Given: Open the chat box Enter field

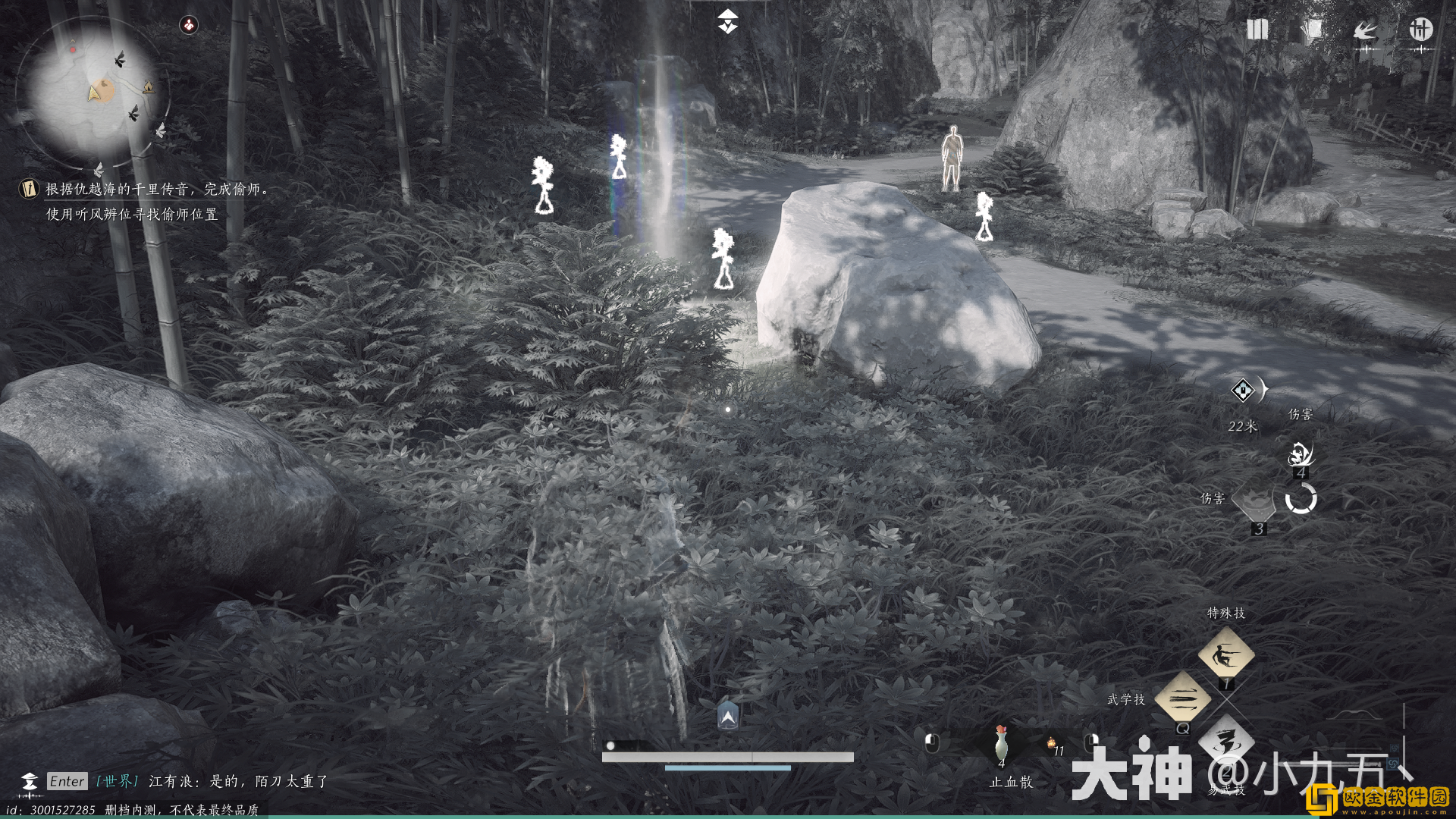Looking at the screenshot, I should pos(67,781).
